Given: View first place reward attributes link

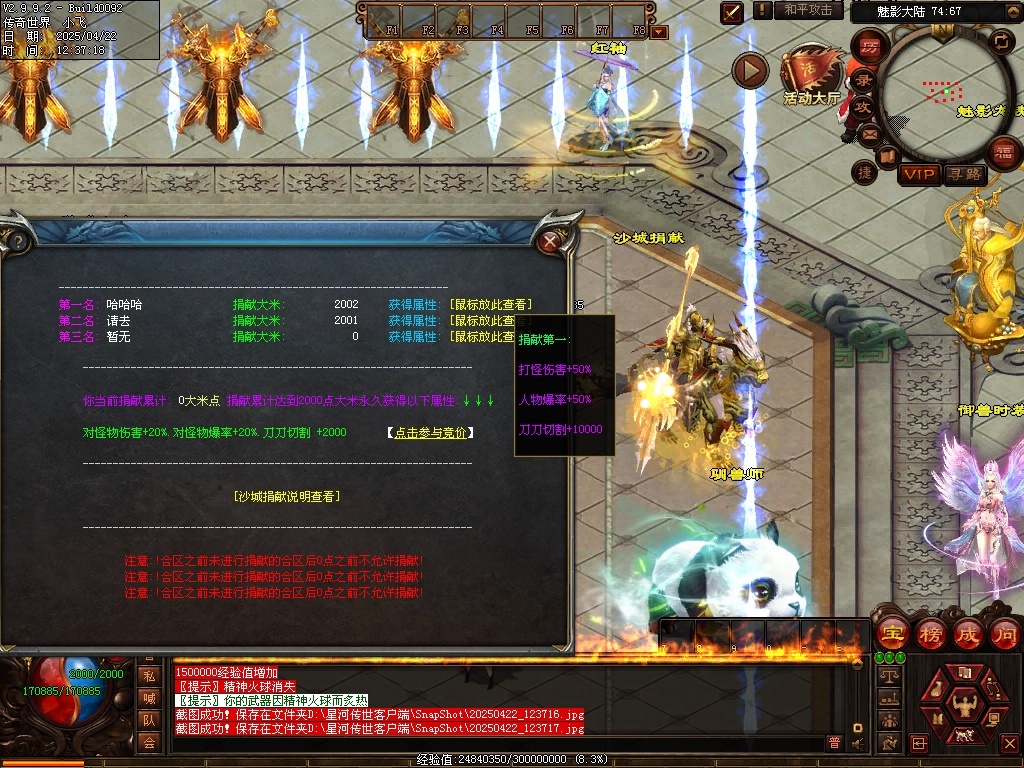Looking at the screenshot, I should coord(491,304).
